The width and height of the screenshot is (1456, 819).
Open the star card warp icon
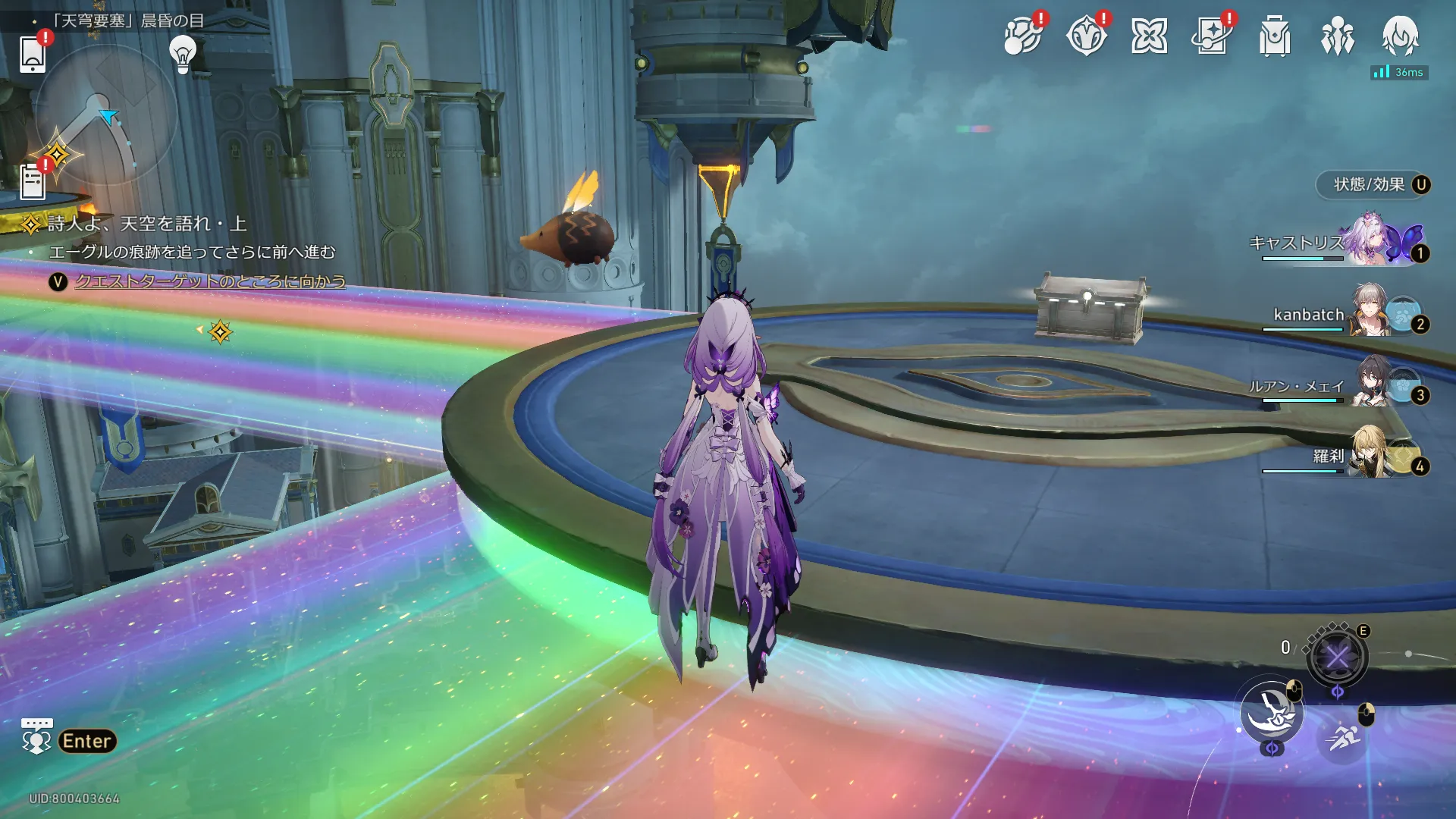[1212, 36]
